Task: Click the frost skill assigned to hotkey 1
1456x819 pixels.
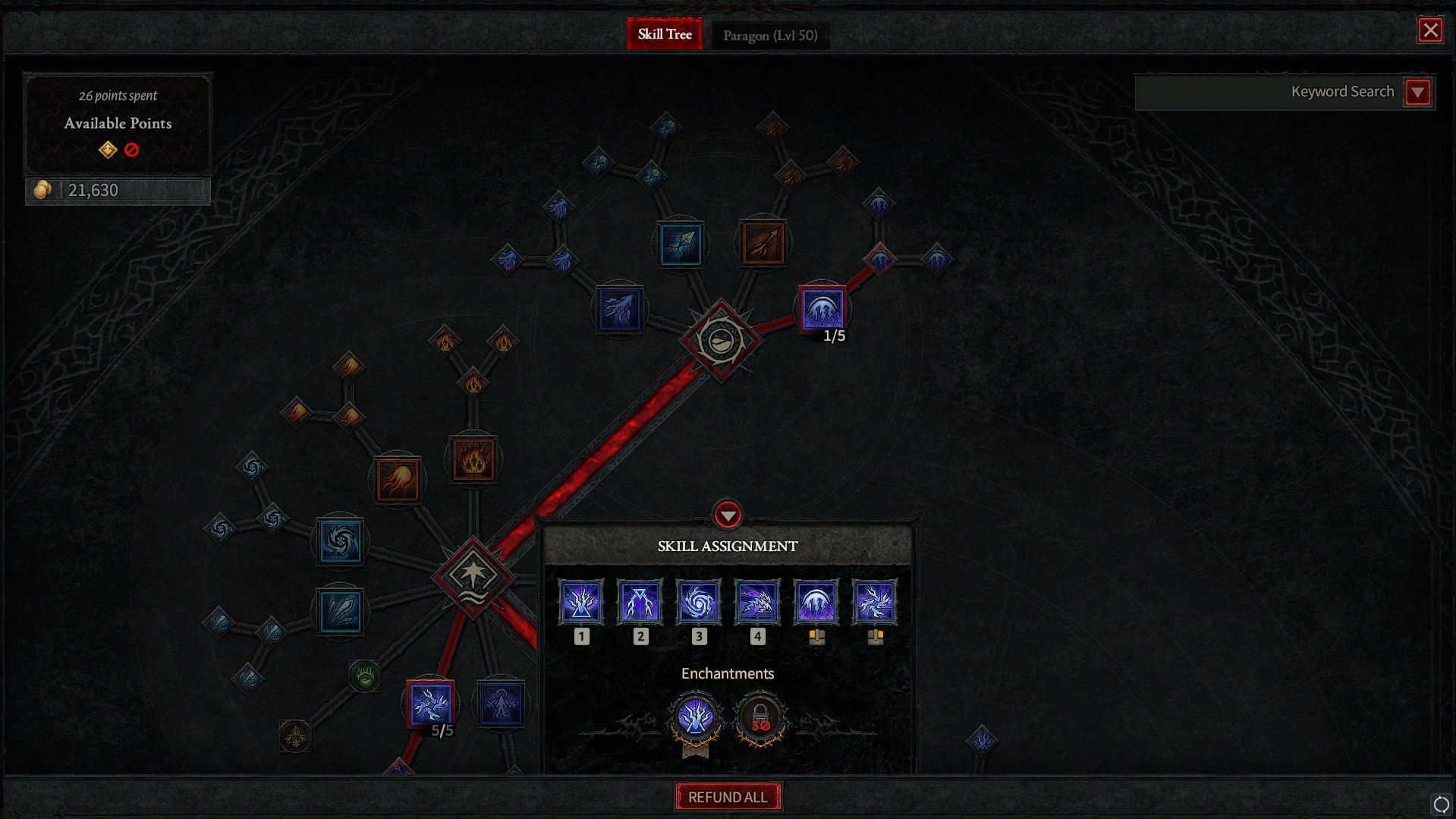Action: [581, 601]
